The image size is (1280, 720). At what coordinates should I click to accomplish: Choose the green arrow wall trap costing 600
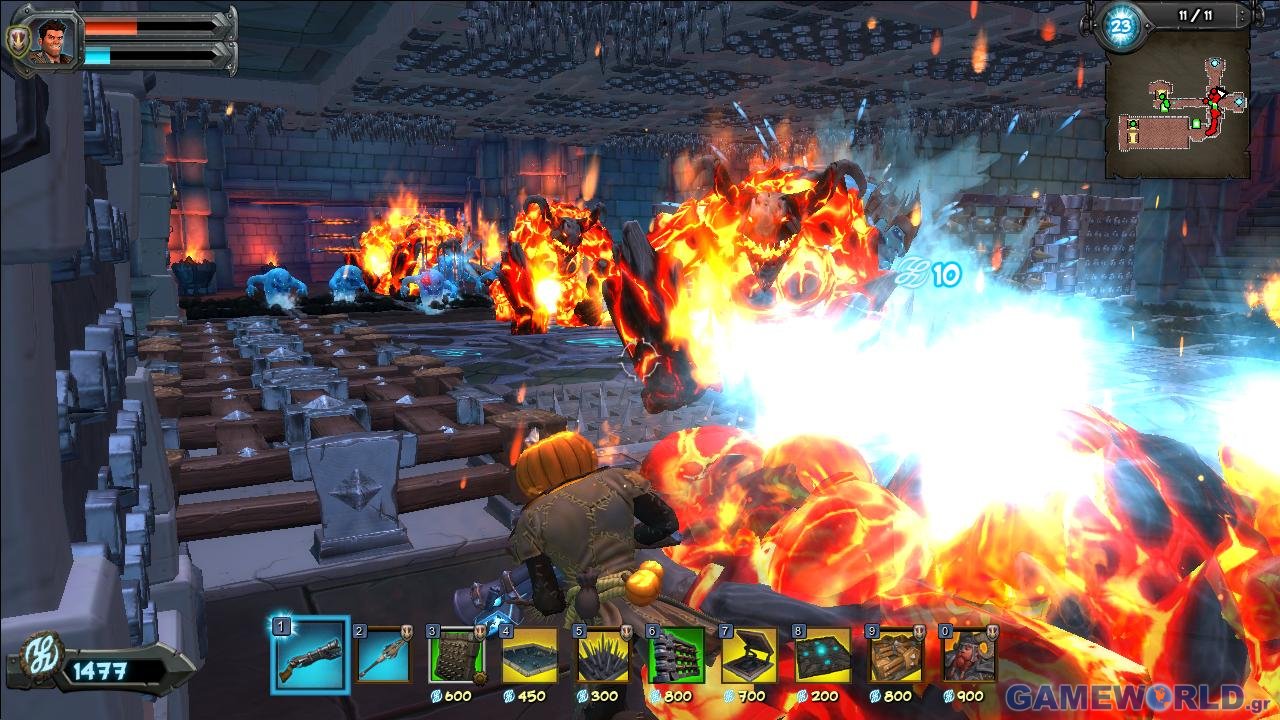tap(456, 656)
